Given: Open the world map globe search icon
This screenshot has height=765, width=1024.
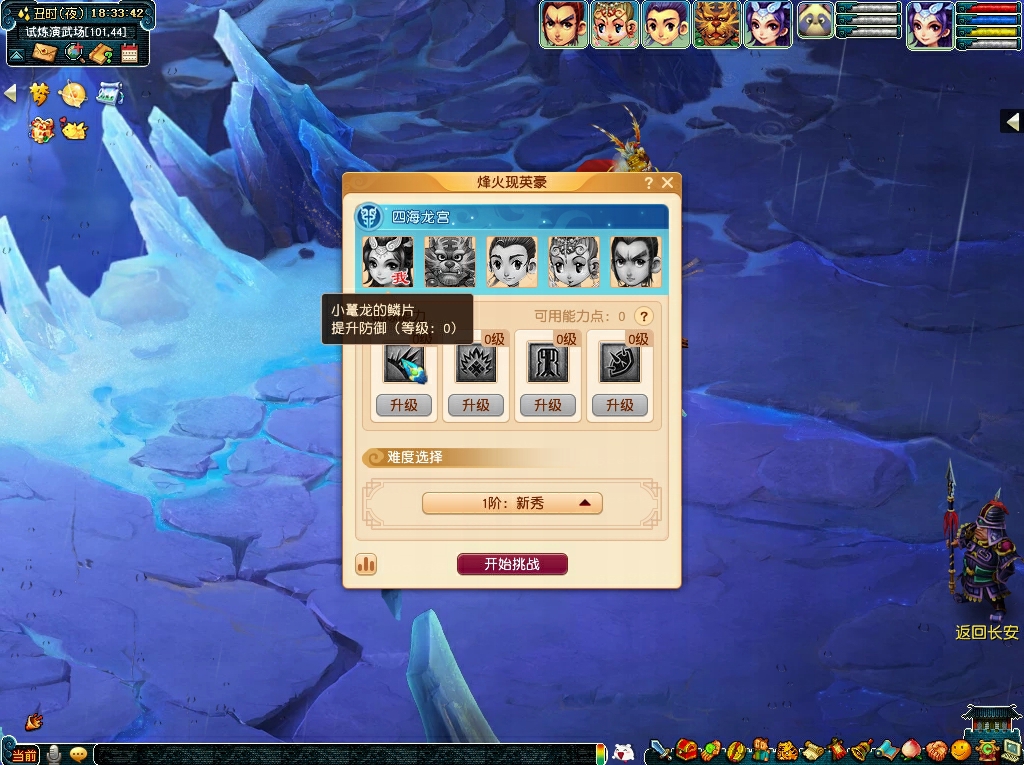Looking at the screenshot, I should 73,53.
